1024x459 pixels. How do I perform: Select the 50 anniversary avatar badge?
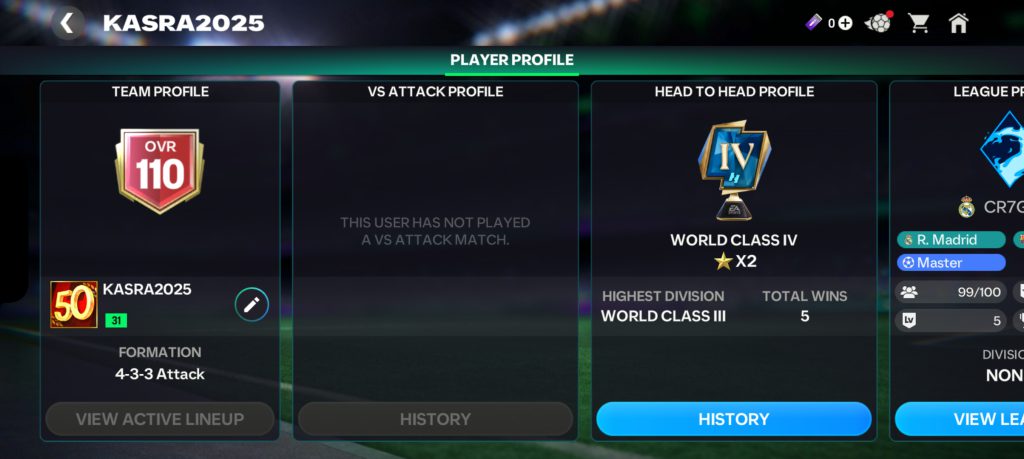coord(74,304)
